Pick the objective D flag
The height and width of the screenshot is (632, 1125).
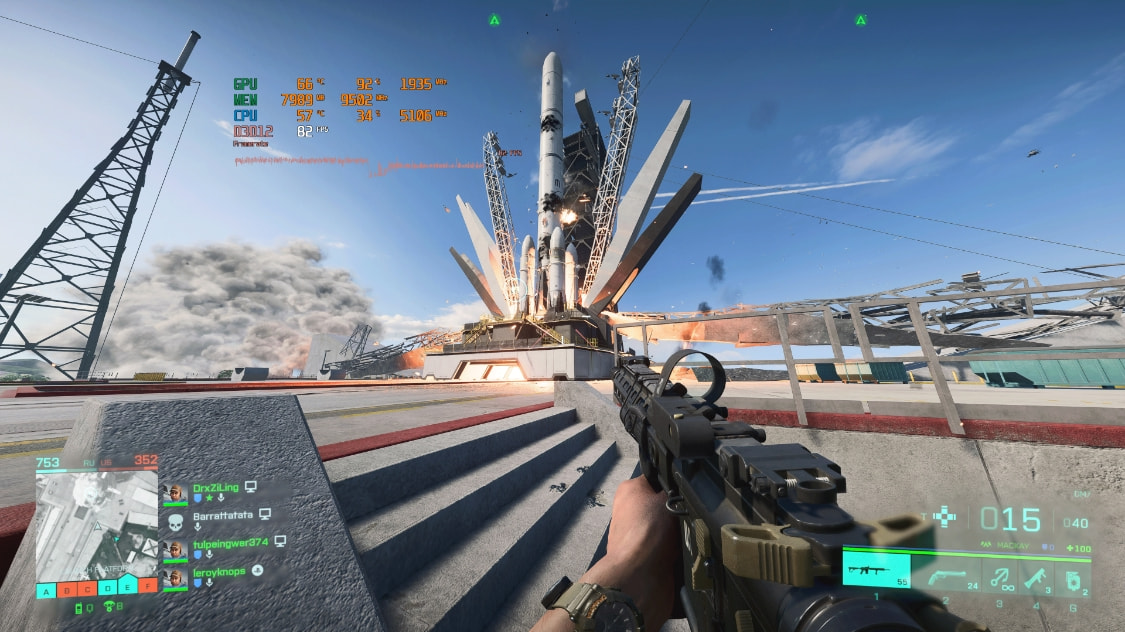pyautogui.click(x=107, y=587)
